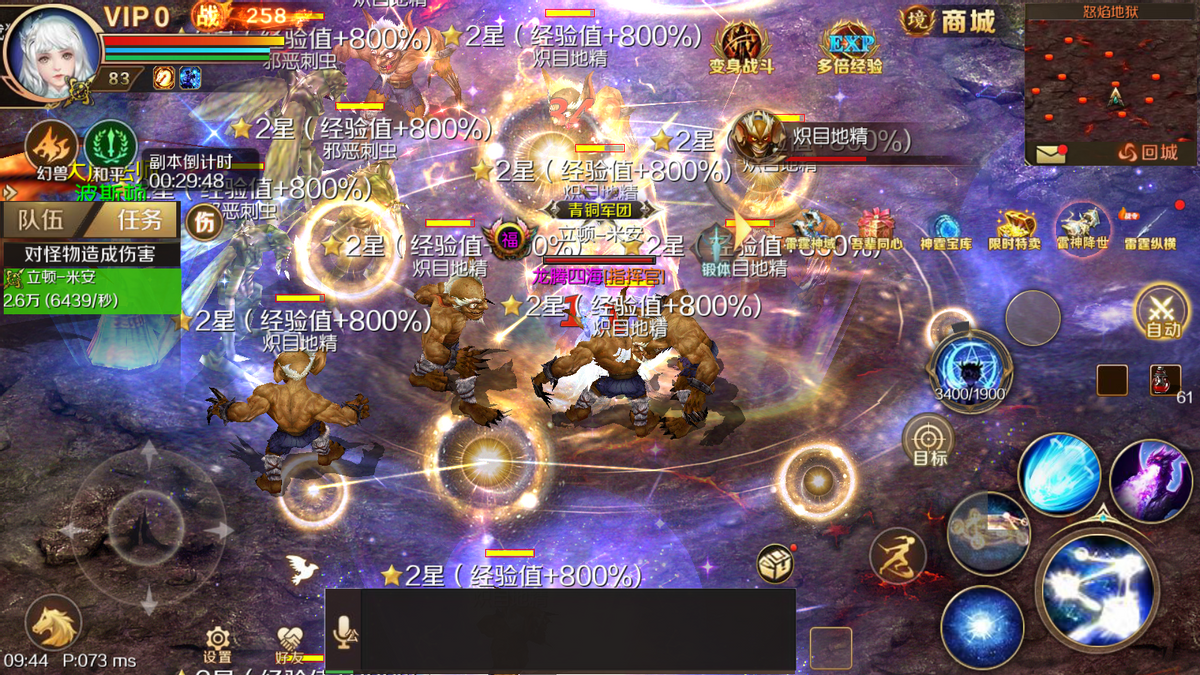This screenshot has width=1200, height=675.
Task: Open the 限时特卖 limited-time sale chest
Action: click(1013, 228)
